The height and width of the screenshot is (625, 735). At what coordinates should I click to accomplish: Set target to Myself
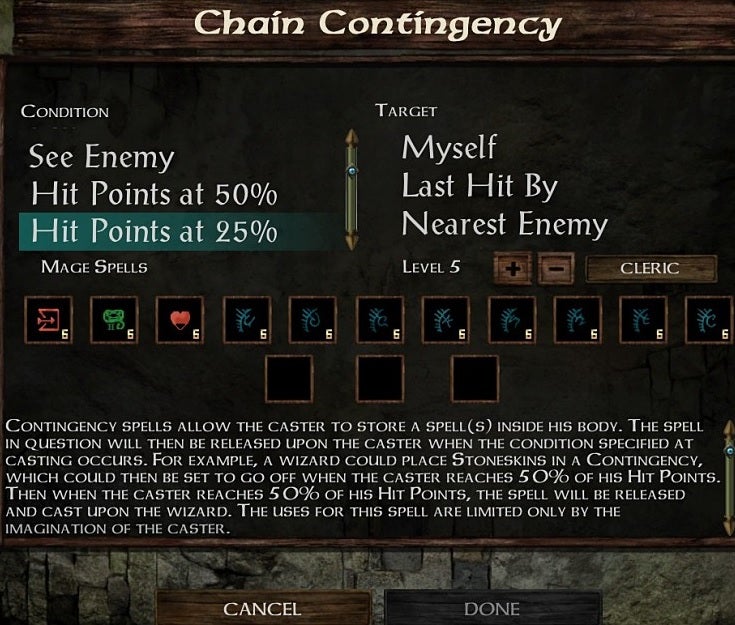(x=449, y=148)
